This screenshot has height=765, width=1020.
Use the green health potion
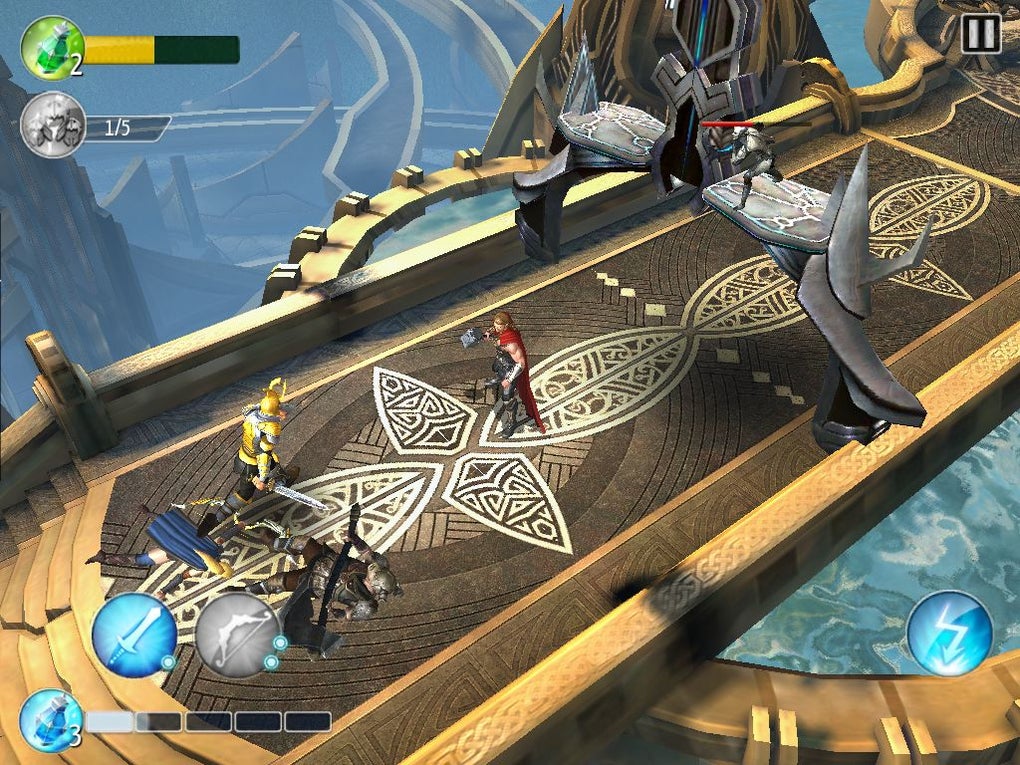(52, 47)
